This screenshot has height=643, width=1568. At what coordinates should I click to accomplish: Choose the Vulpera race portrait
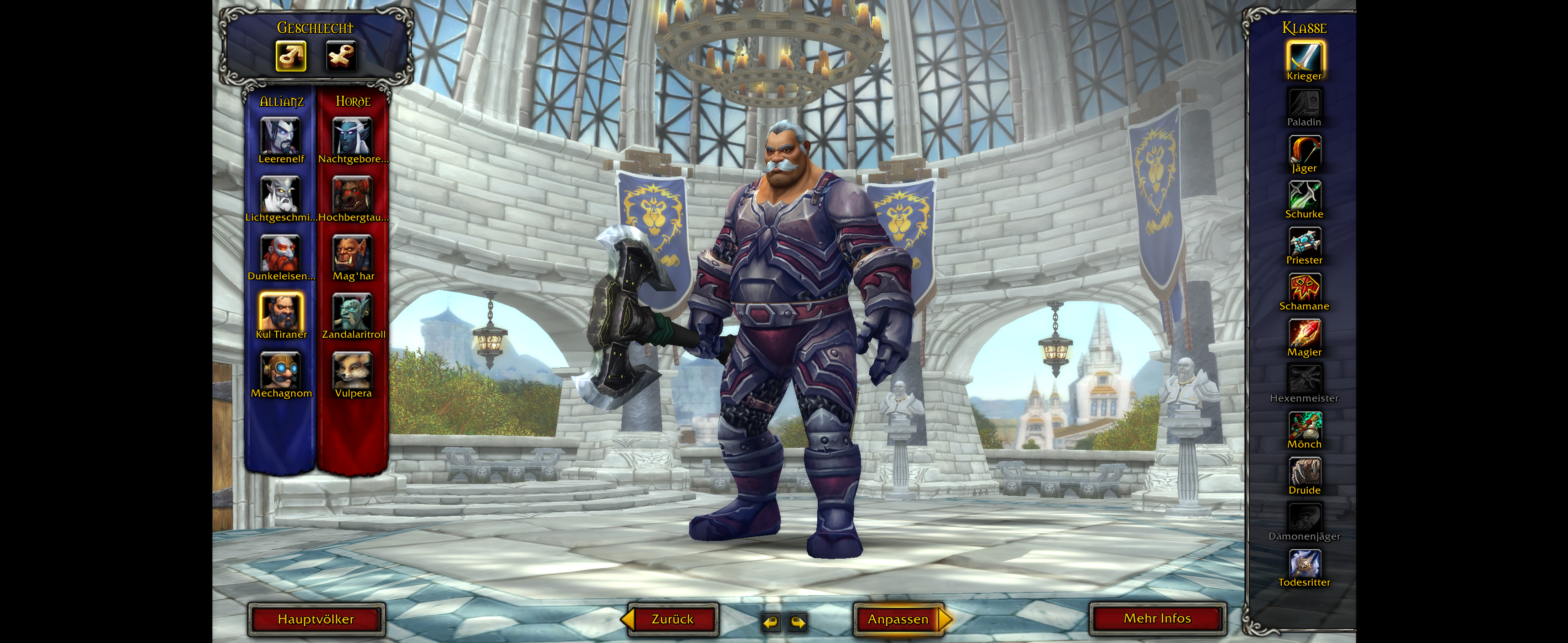coord(352,370)
